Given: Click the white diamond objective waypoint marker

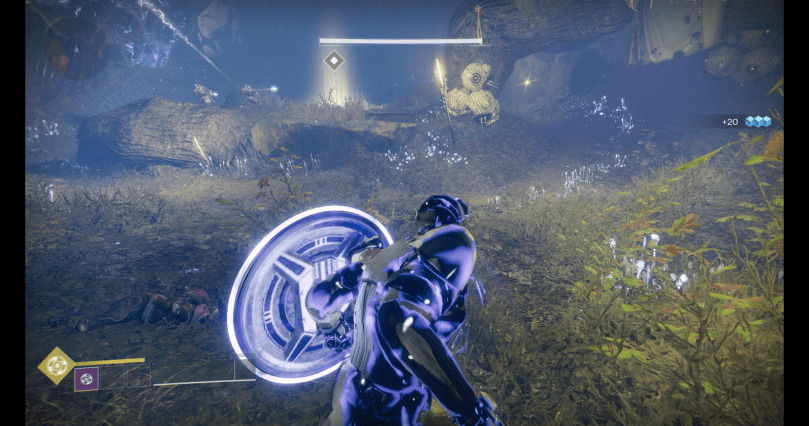Looking at the screenshot, I should click(x=334, y=61).
